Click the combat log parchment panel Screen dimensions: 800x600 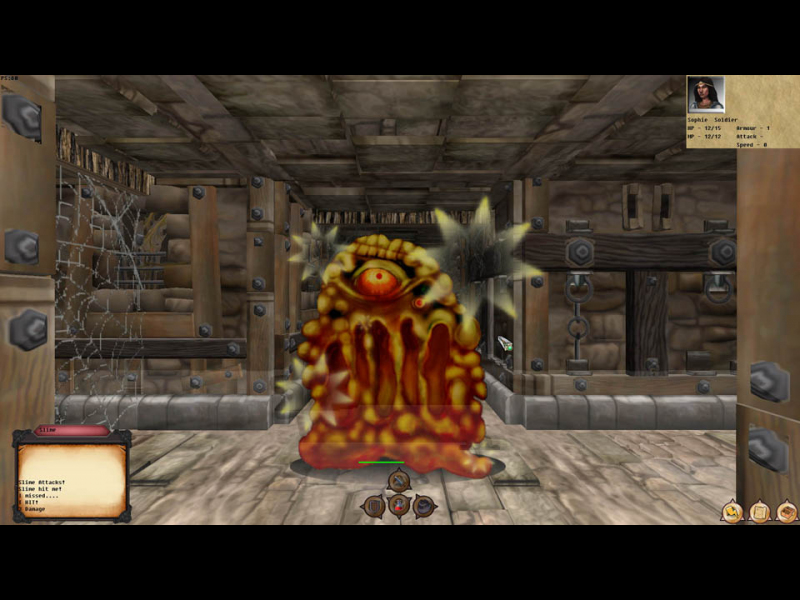(71, 480)
